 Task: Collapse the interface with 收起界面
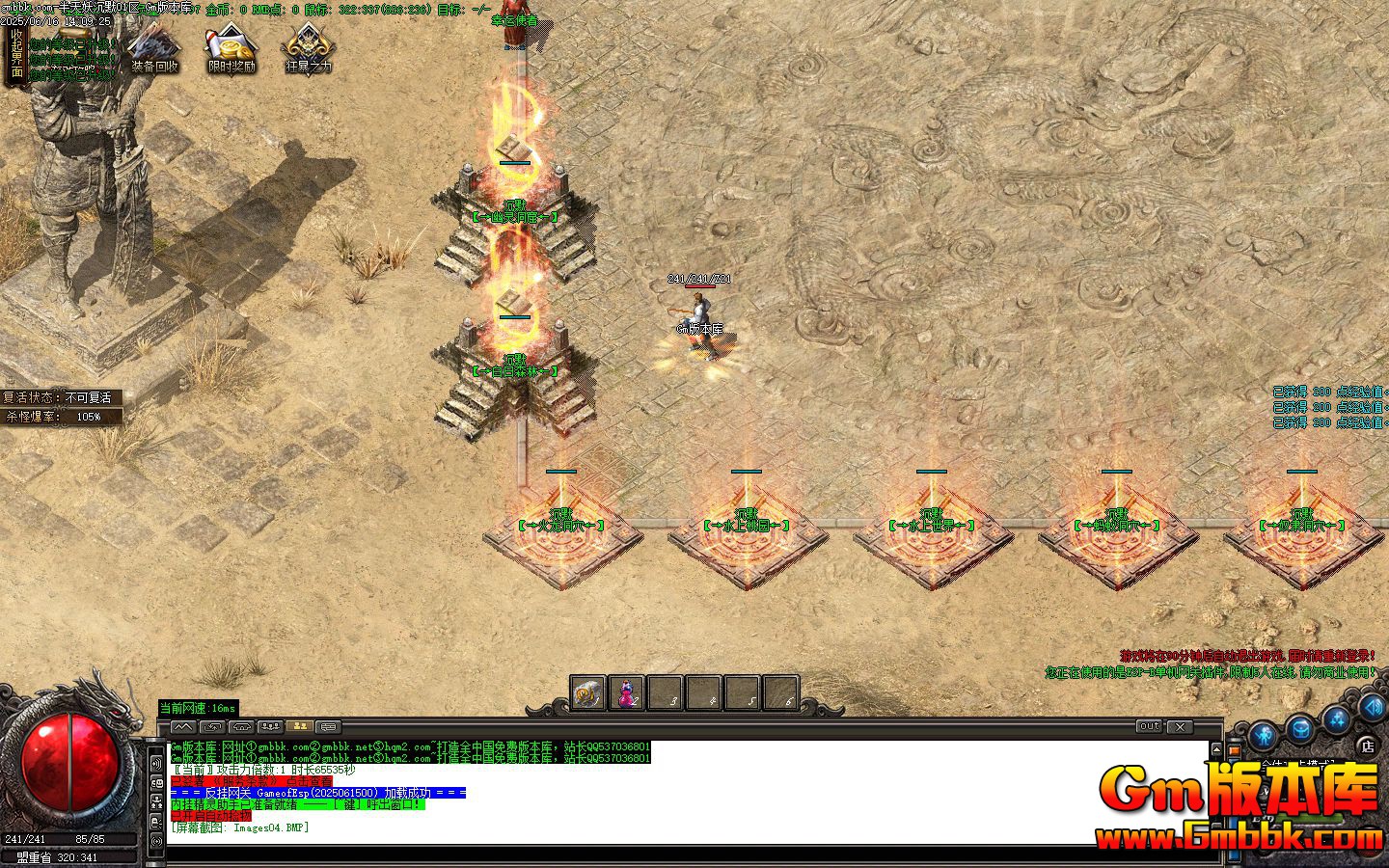click(x=16, y=53)
